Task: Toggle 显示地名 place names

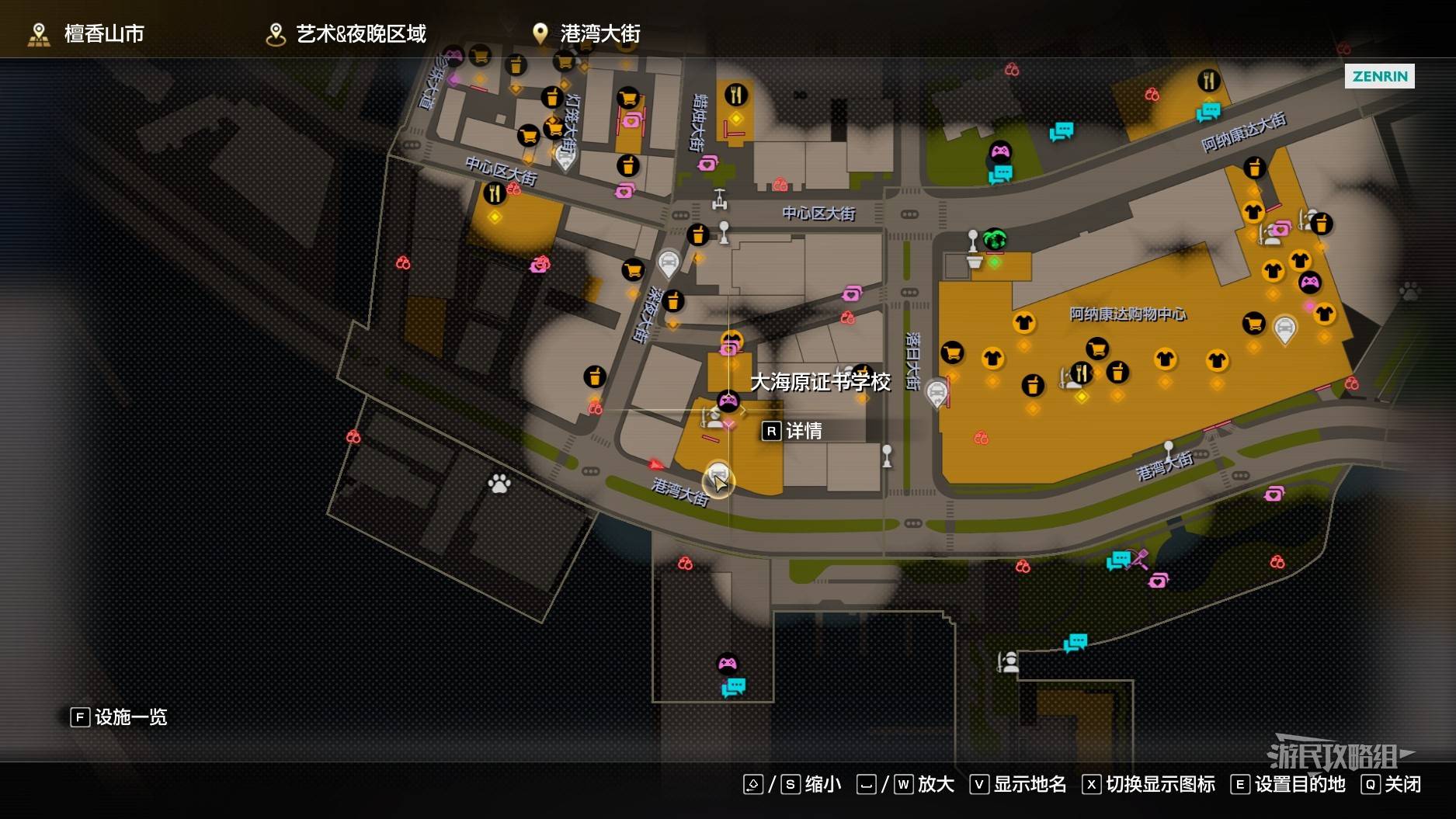Action: click(x=1018, y=784)
